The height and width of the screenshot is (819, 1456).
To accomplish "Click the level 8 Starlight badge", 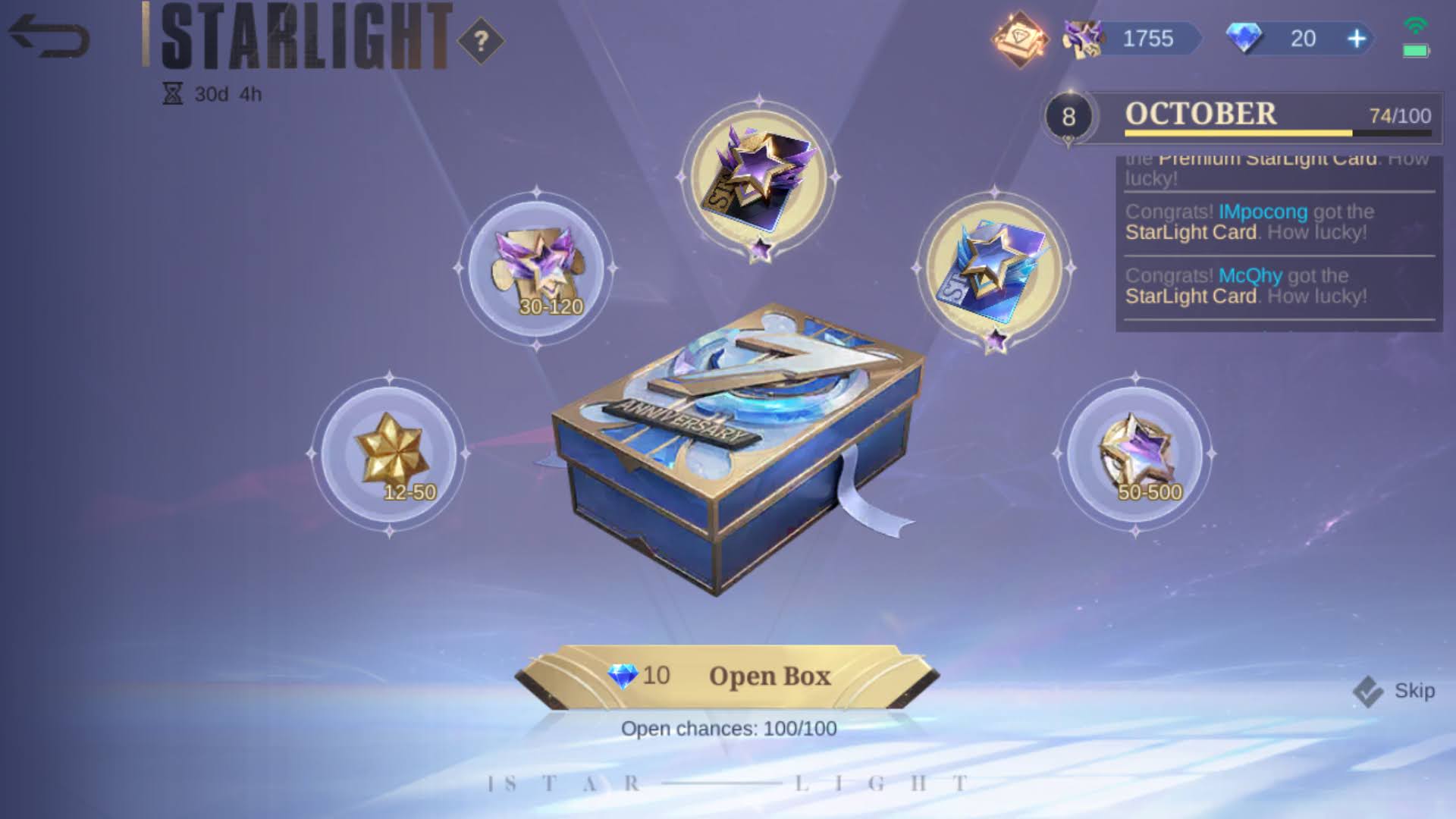I will (x=1069, y=114).
